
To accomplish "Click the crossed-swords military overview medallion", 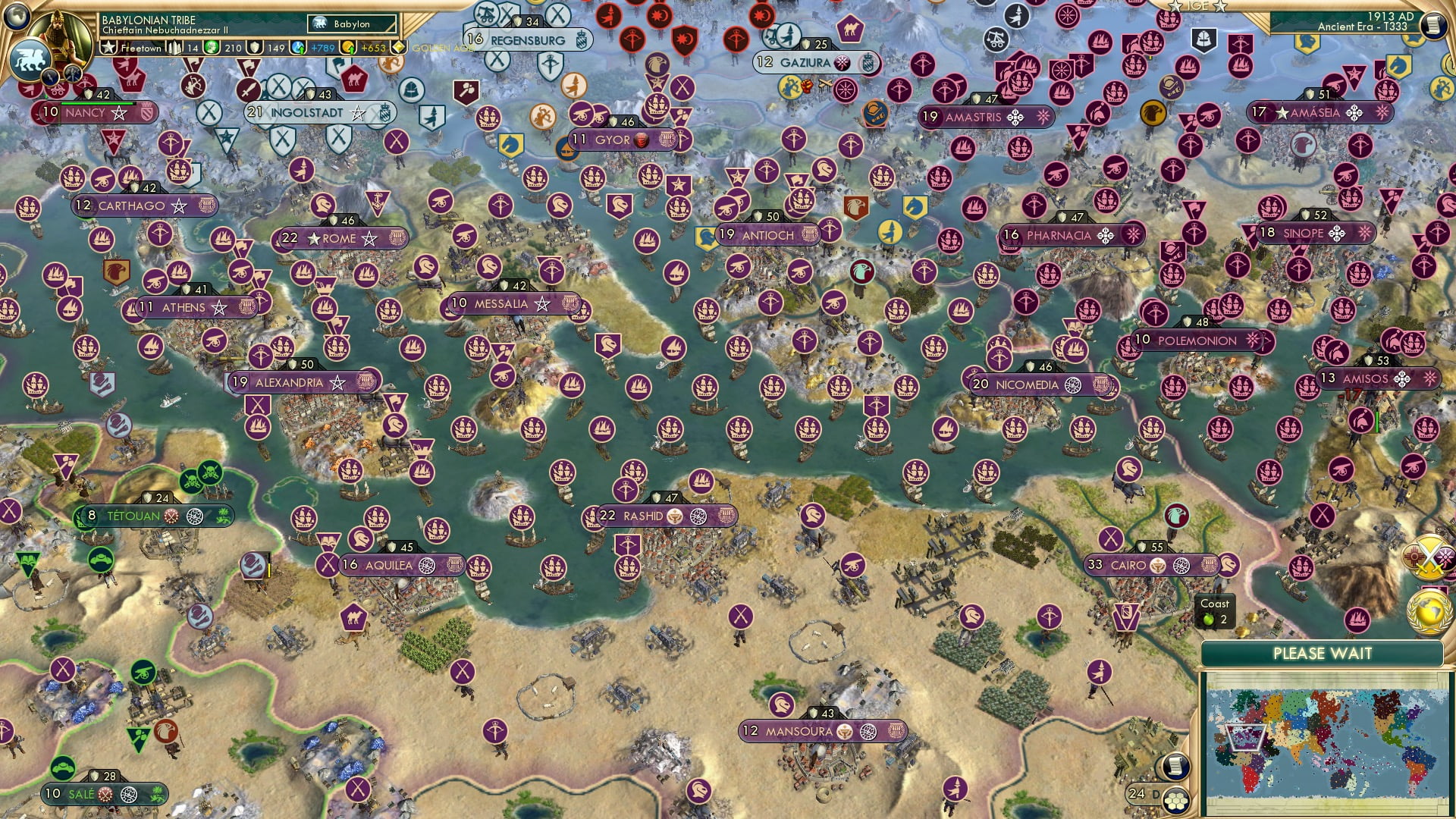I will click(1426, 557).
